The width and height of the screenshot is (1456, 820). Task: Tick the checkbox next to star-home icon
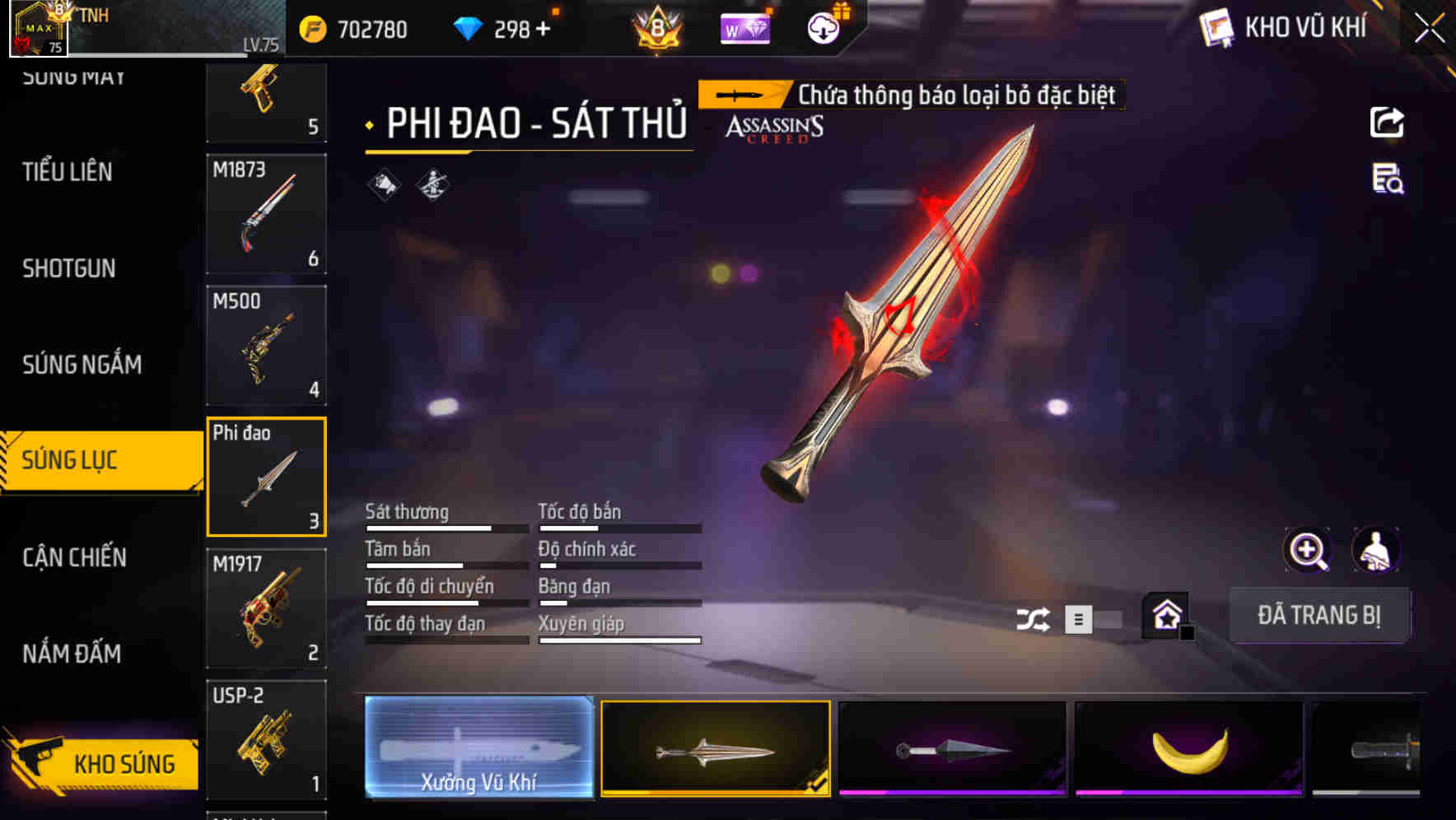tap(1188, 634)
